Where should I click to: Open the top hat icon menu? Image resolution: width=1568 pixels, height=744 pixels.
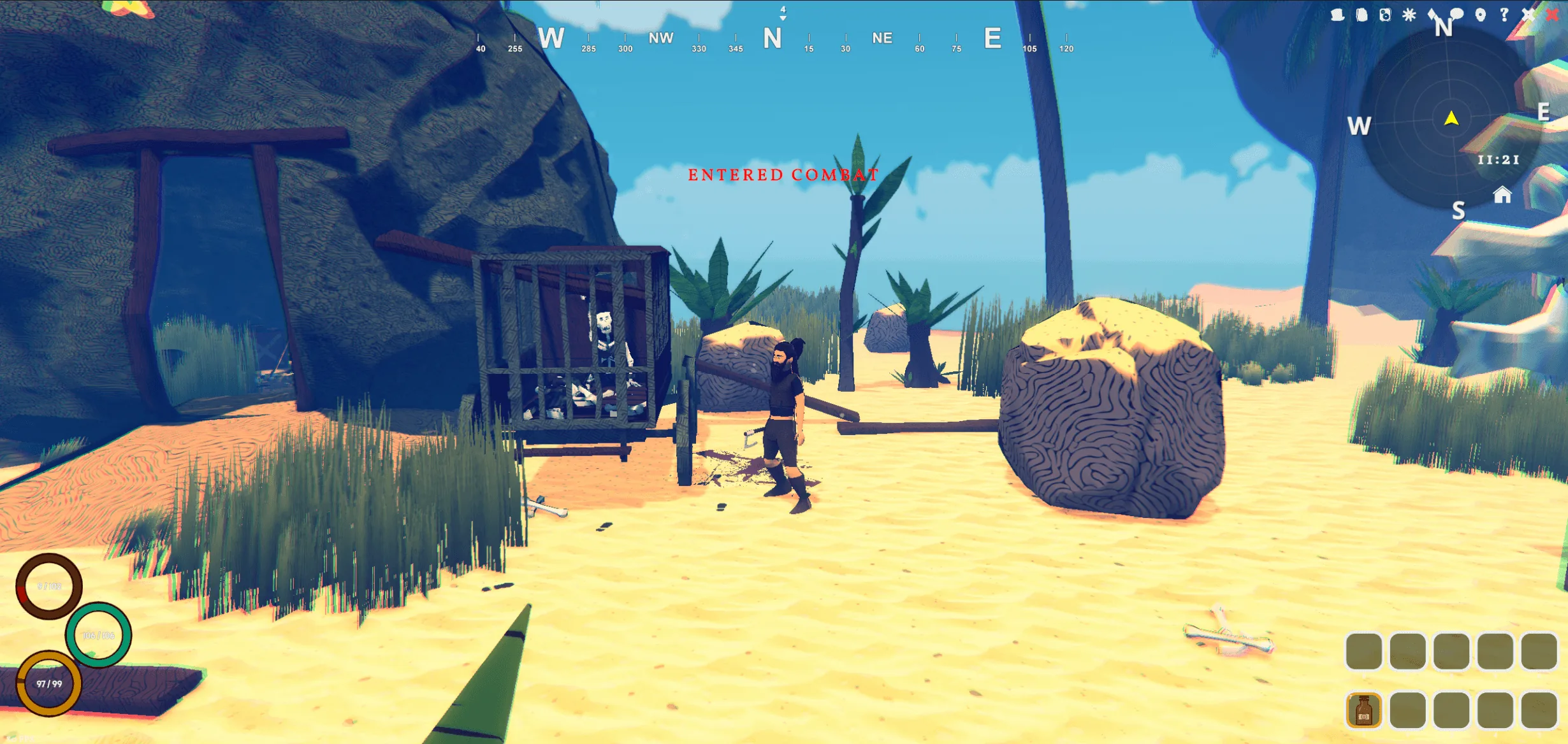pos(1337,15)
